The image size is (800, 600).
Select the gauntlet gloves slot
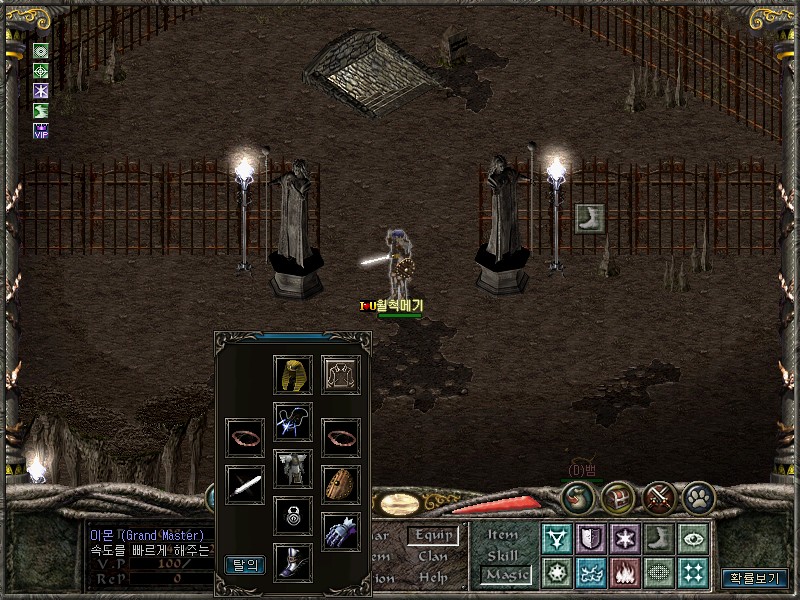tap(341, 531)
